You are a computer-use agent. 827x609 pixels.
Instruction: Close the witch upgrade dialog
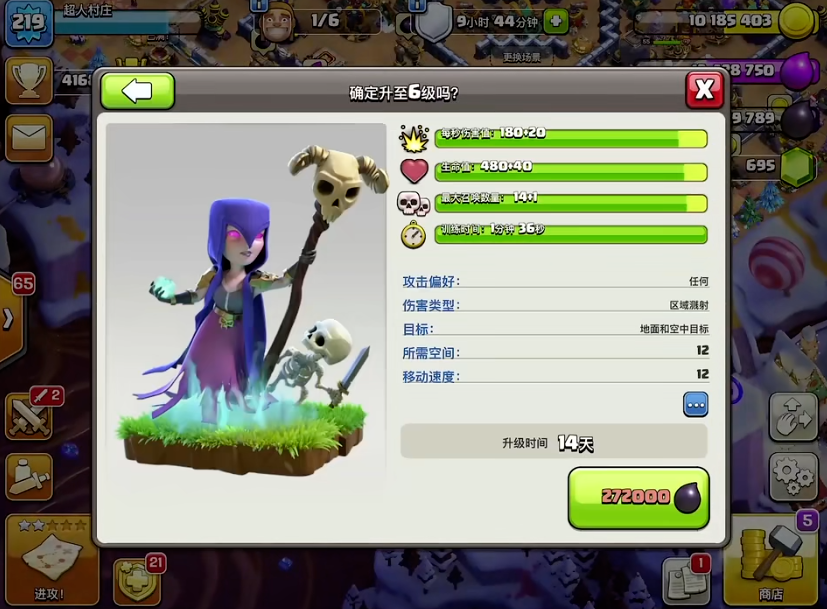click(704, 90)
